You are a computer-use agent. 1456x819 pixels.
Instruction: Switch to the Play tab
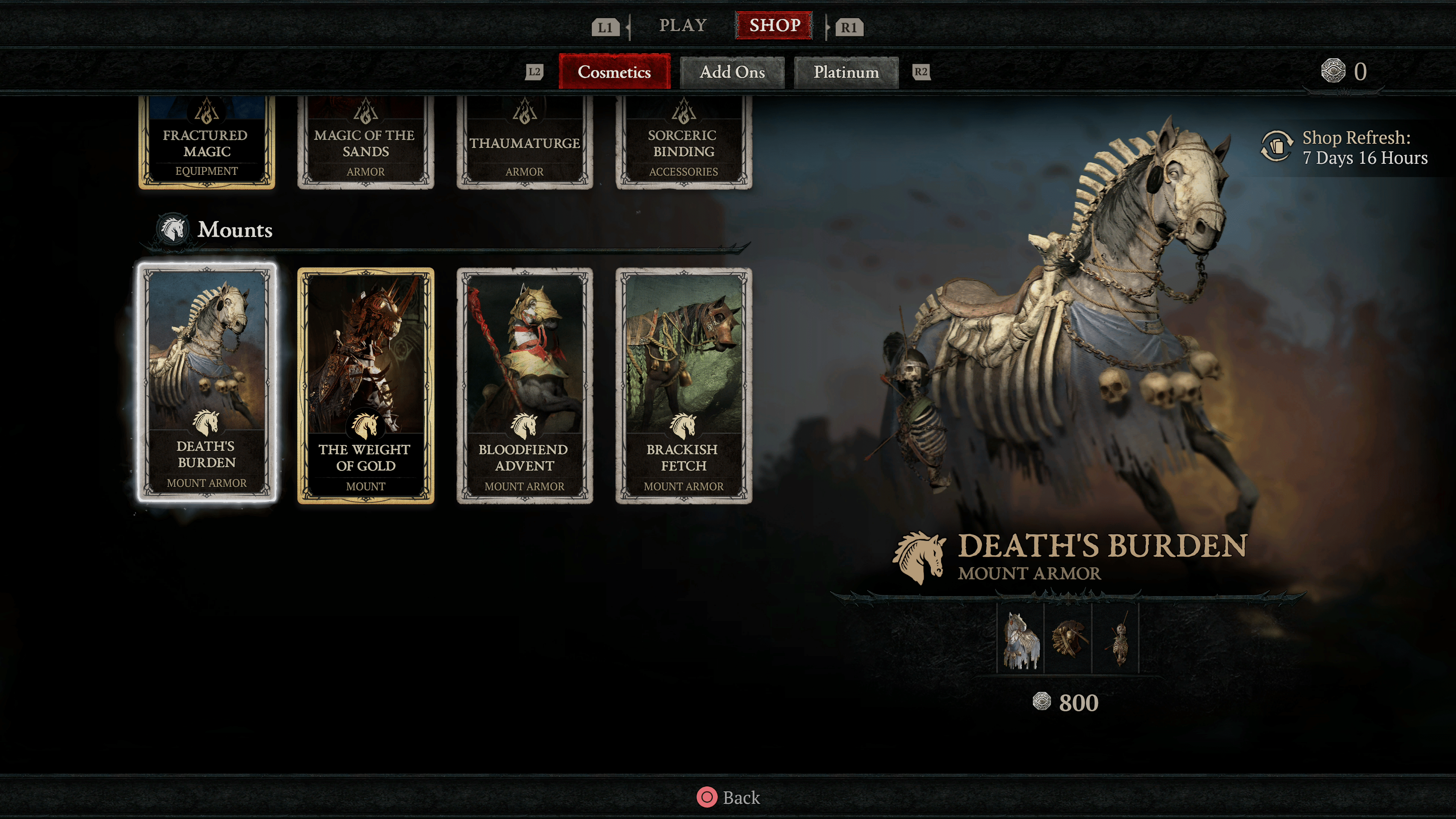tap(683, 25)
